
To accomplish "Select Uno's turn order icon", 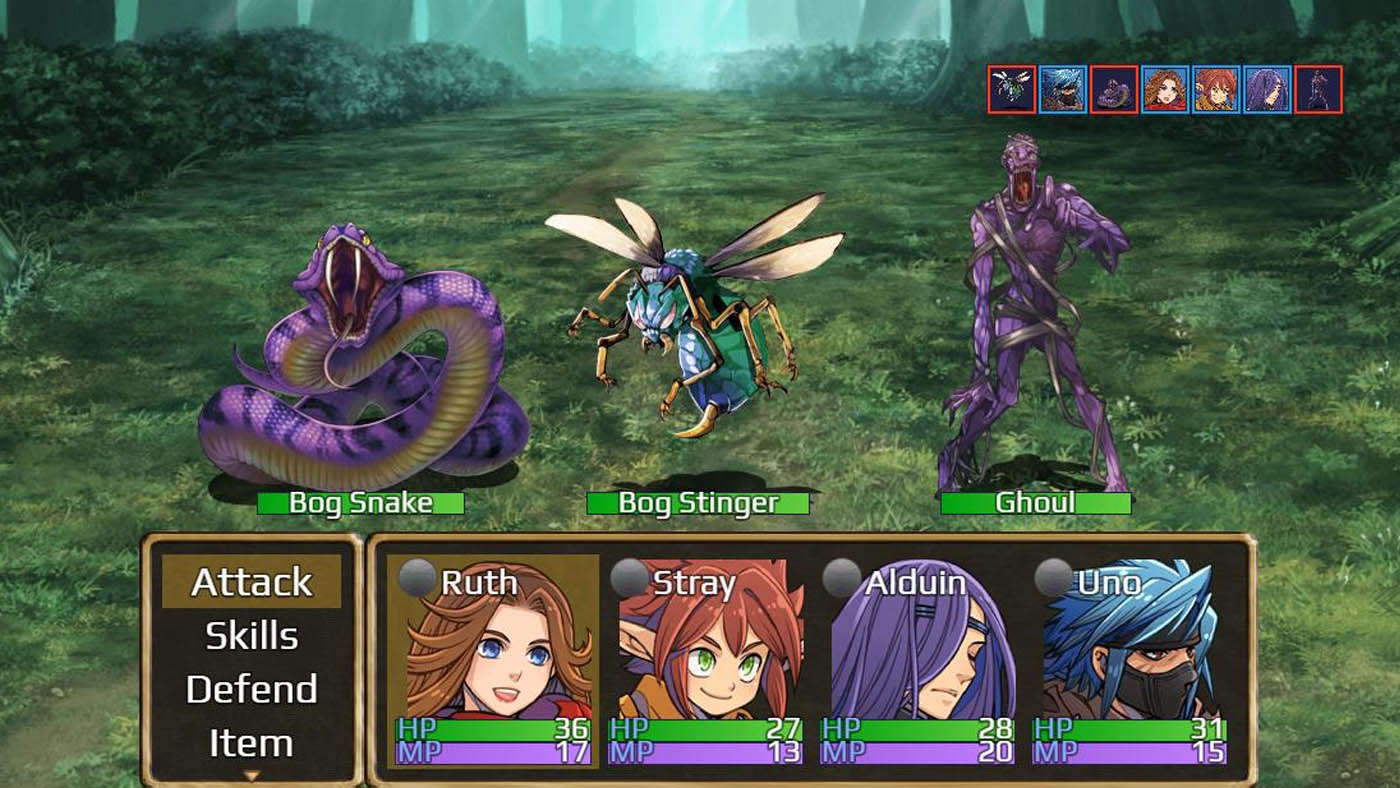I will point(1062,90).
